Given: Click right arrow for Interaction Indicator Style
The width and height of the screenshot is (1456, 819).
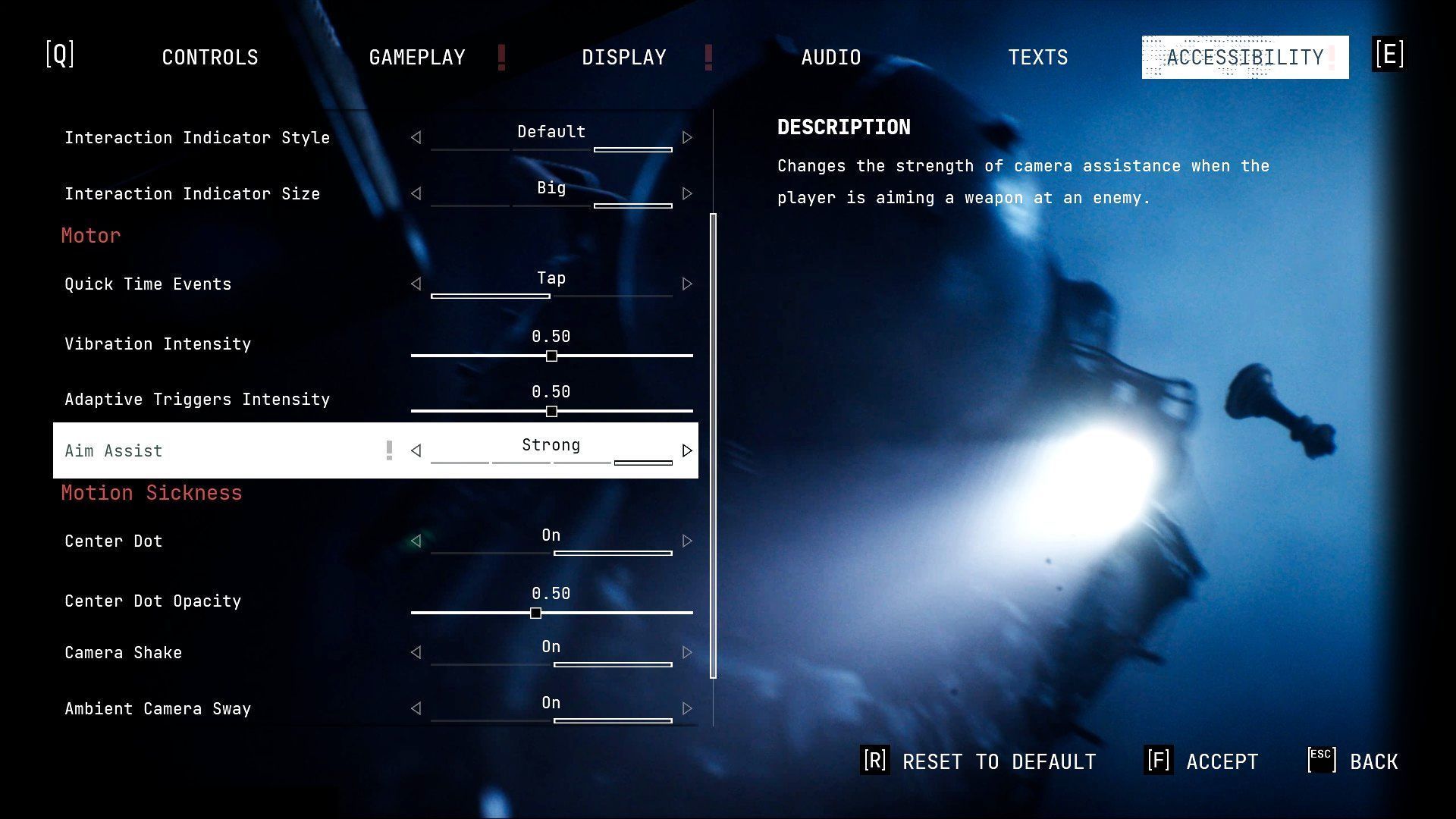Looking at the screenshot, I should pos(687,138).
